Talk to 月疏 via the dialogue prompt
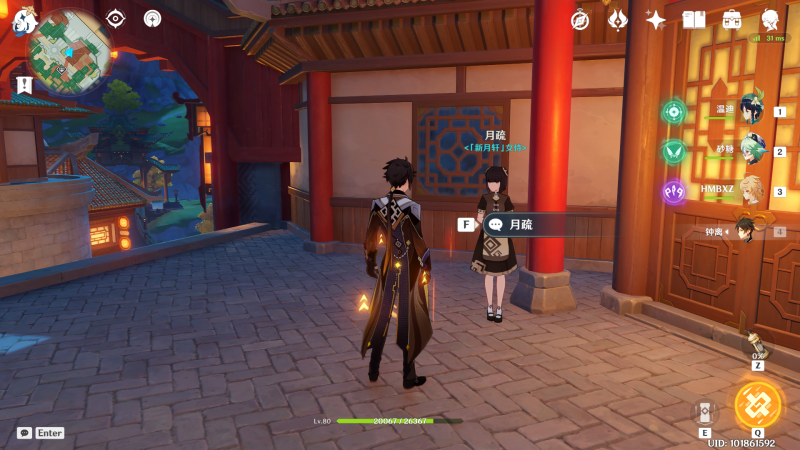Screen dimensions: 800x450 pos(520,225)
